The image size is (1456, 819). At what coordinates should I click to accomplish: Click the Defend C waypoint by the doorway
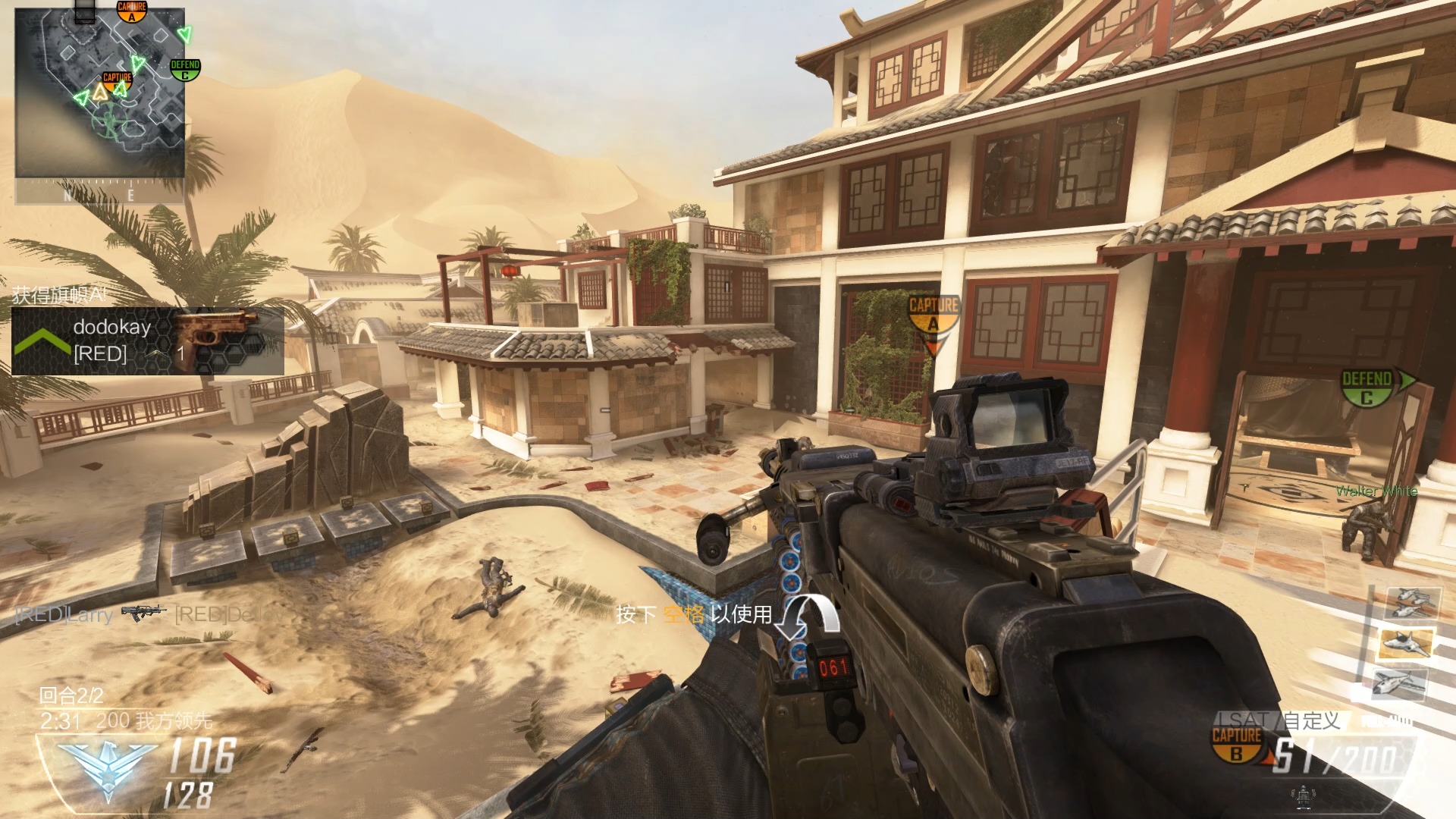pyautogui.click(x=1367, y=388)
